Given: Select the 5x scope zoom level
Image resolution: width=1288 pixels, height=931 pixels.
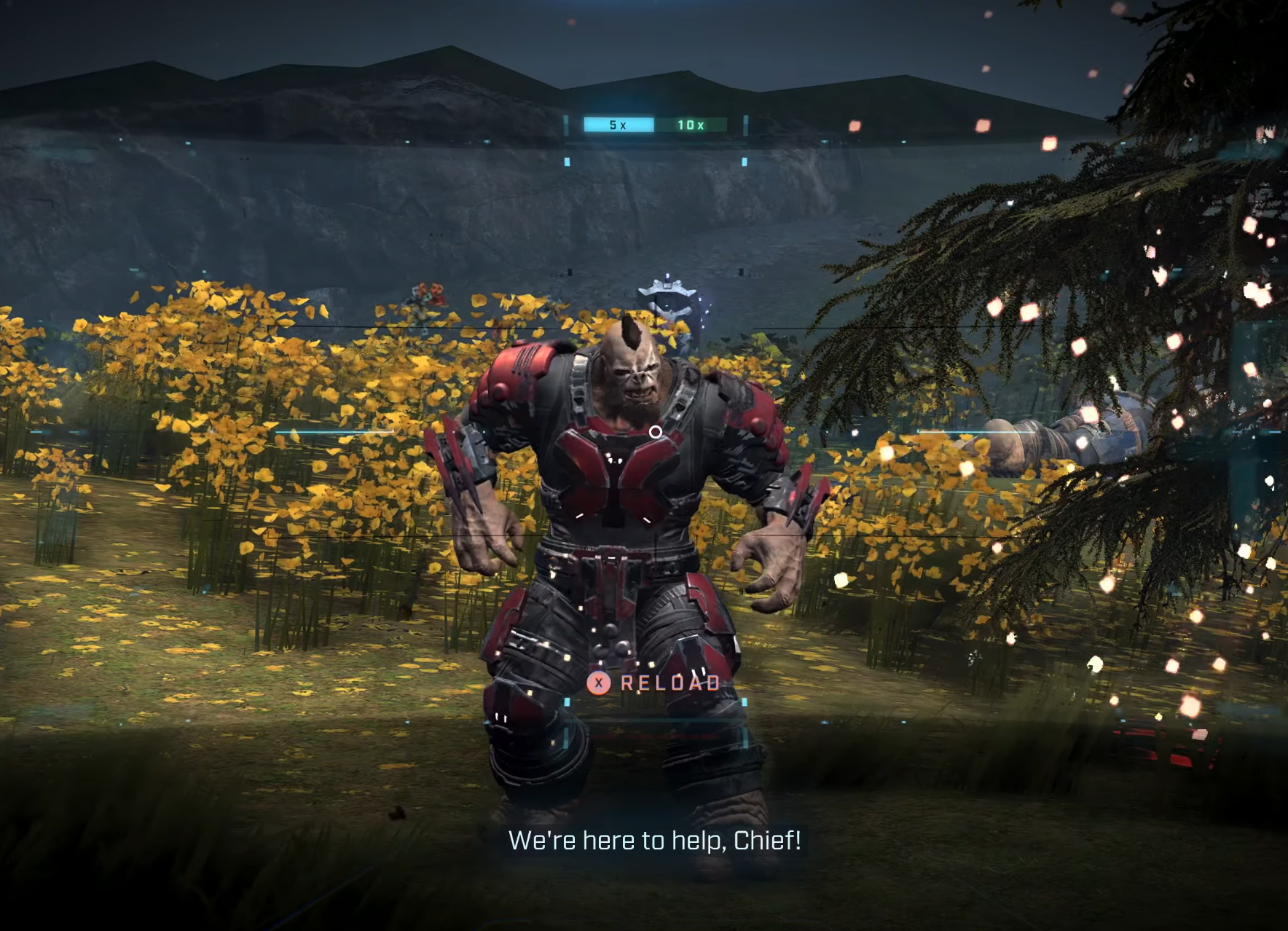Looking at the screenshot, I should click(618, 125).
